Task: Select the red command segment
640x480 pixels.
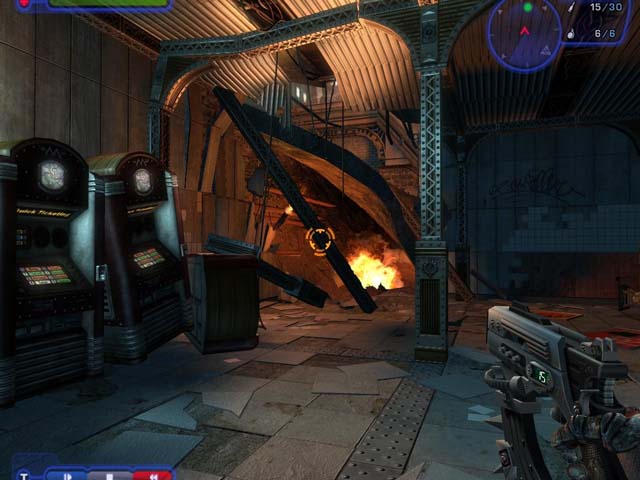Action: (152, 475)
